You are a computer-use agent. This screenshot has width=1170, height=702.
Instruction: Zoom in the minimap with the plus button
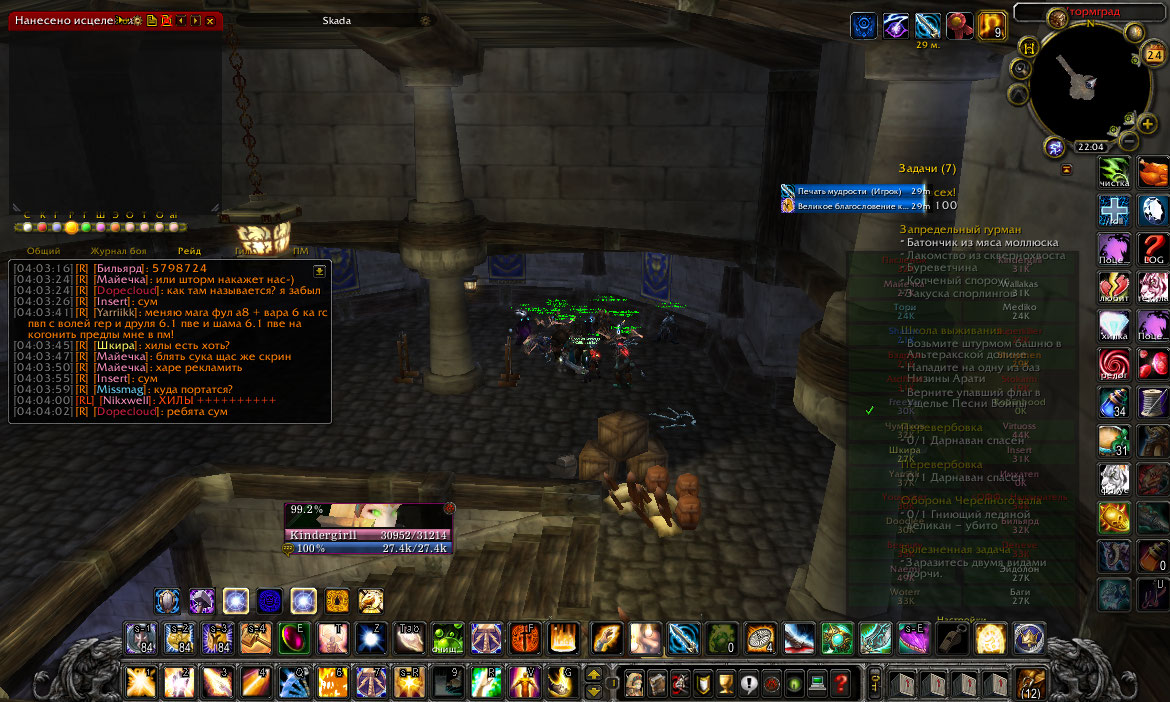1148,123
